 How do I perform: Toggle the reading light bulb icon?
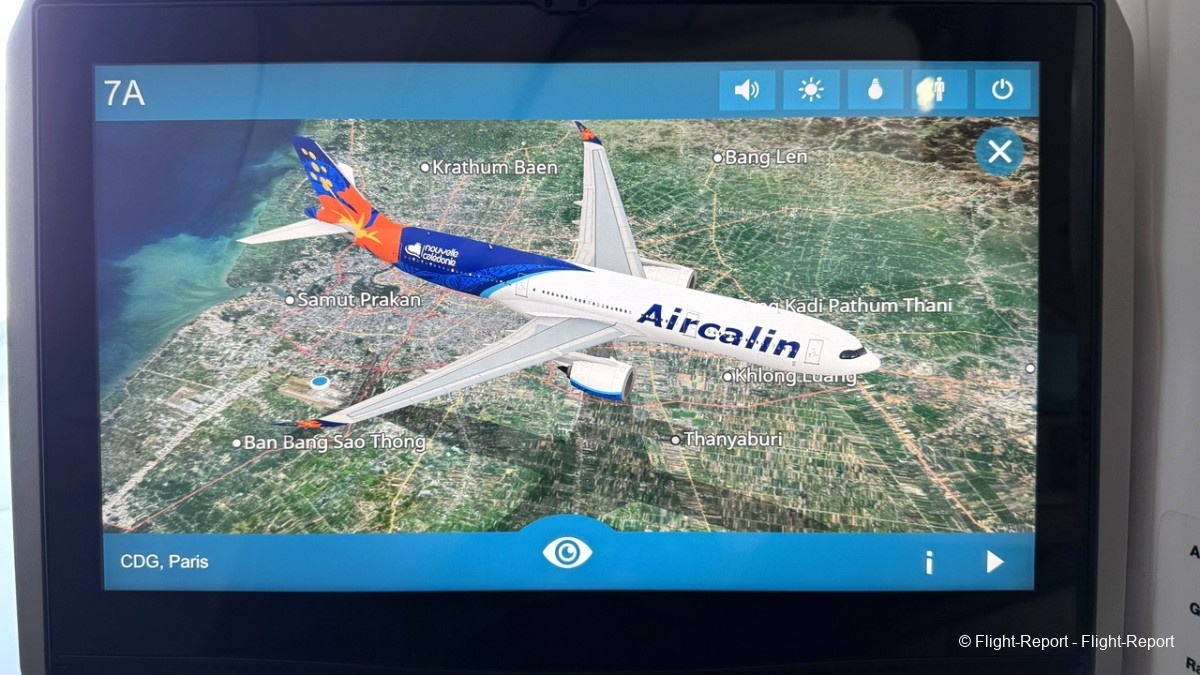pyautogui.click(x=875, y=91)
